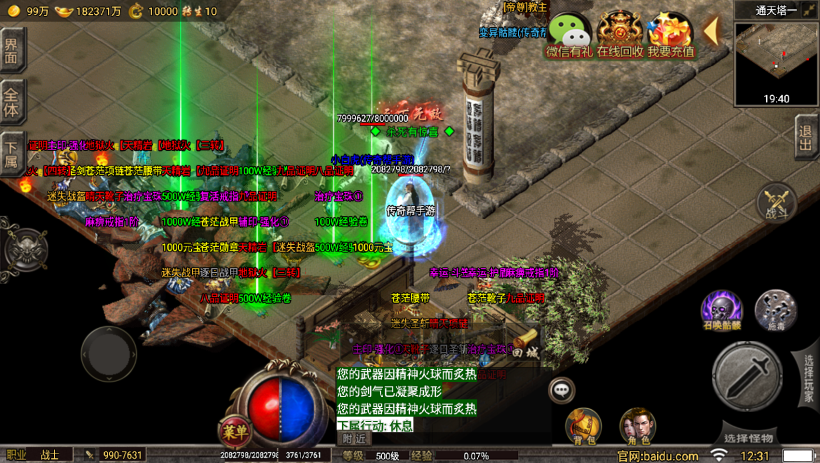Cast the 召唤骷髅 summon skeleton skill
820x463 pixels.
(720, 311)
